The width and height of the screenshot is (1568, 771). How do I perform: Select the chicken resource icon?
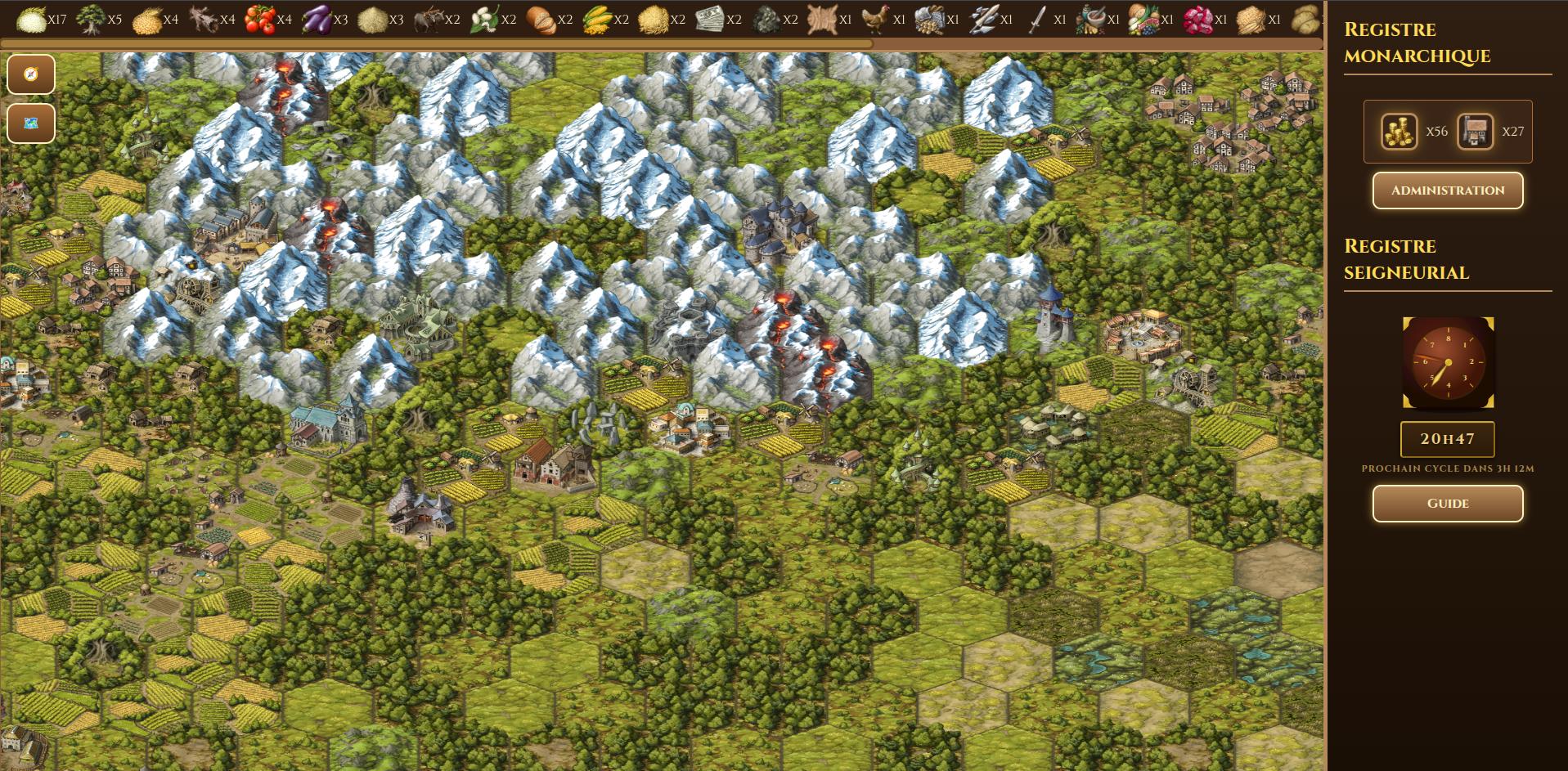pos(874,19)
